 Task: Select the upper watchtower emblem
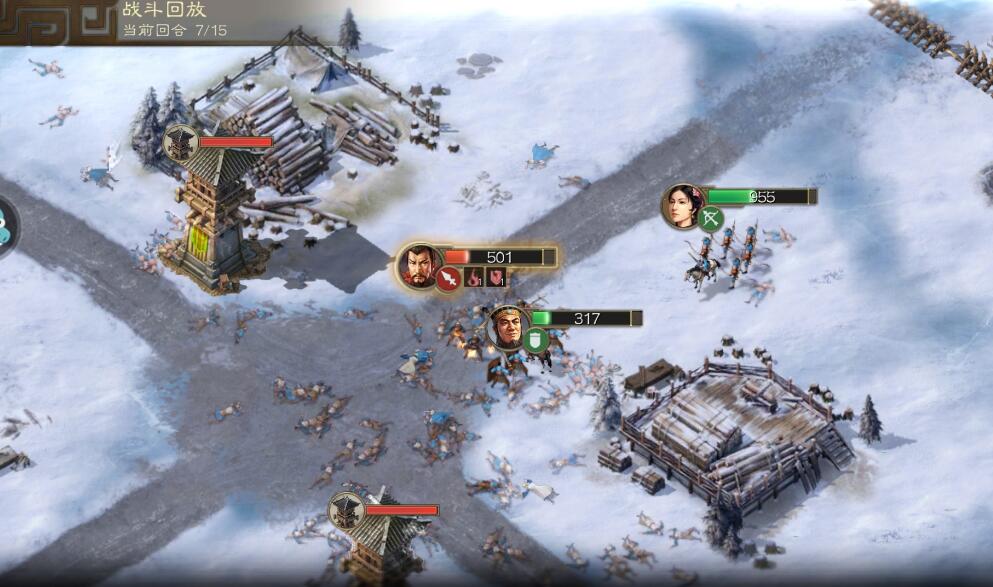pyautogui.click(x=180, y=143)
